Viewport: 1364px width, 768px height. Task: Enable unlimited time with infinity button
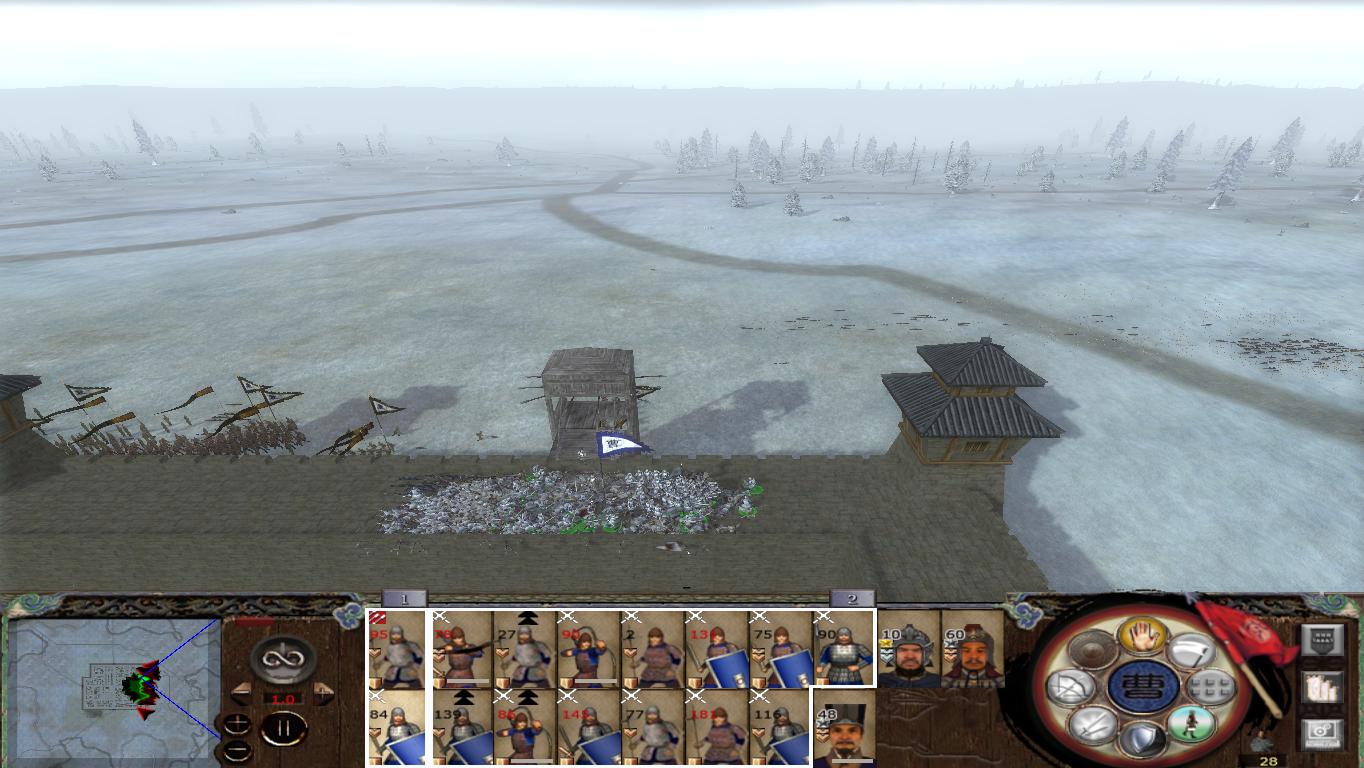point(281,658)
